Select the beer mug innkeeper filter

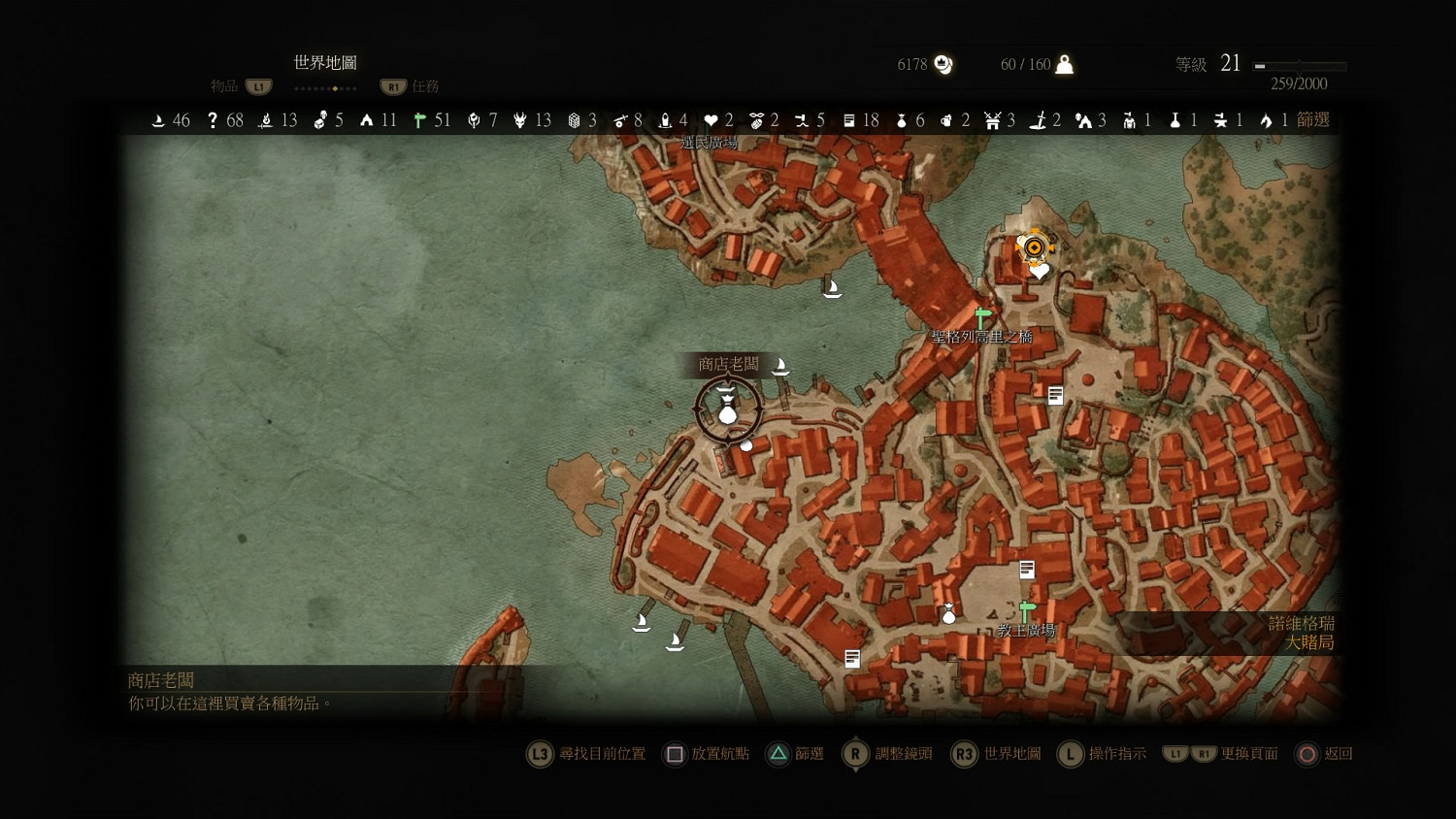point(946,120)
